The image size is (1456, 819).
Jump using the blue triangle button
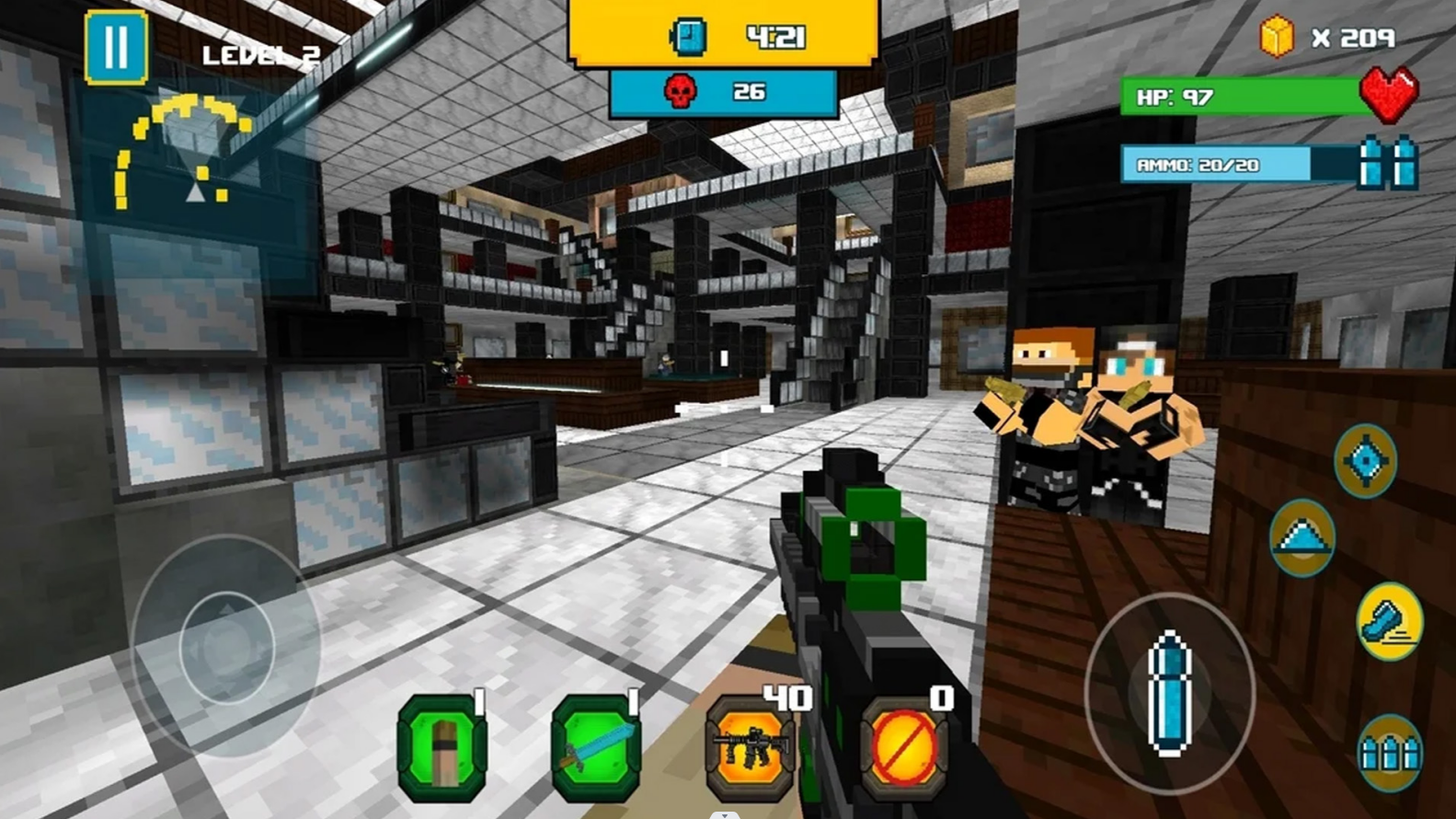(1301, 537)
